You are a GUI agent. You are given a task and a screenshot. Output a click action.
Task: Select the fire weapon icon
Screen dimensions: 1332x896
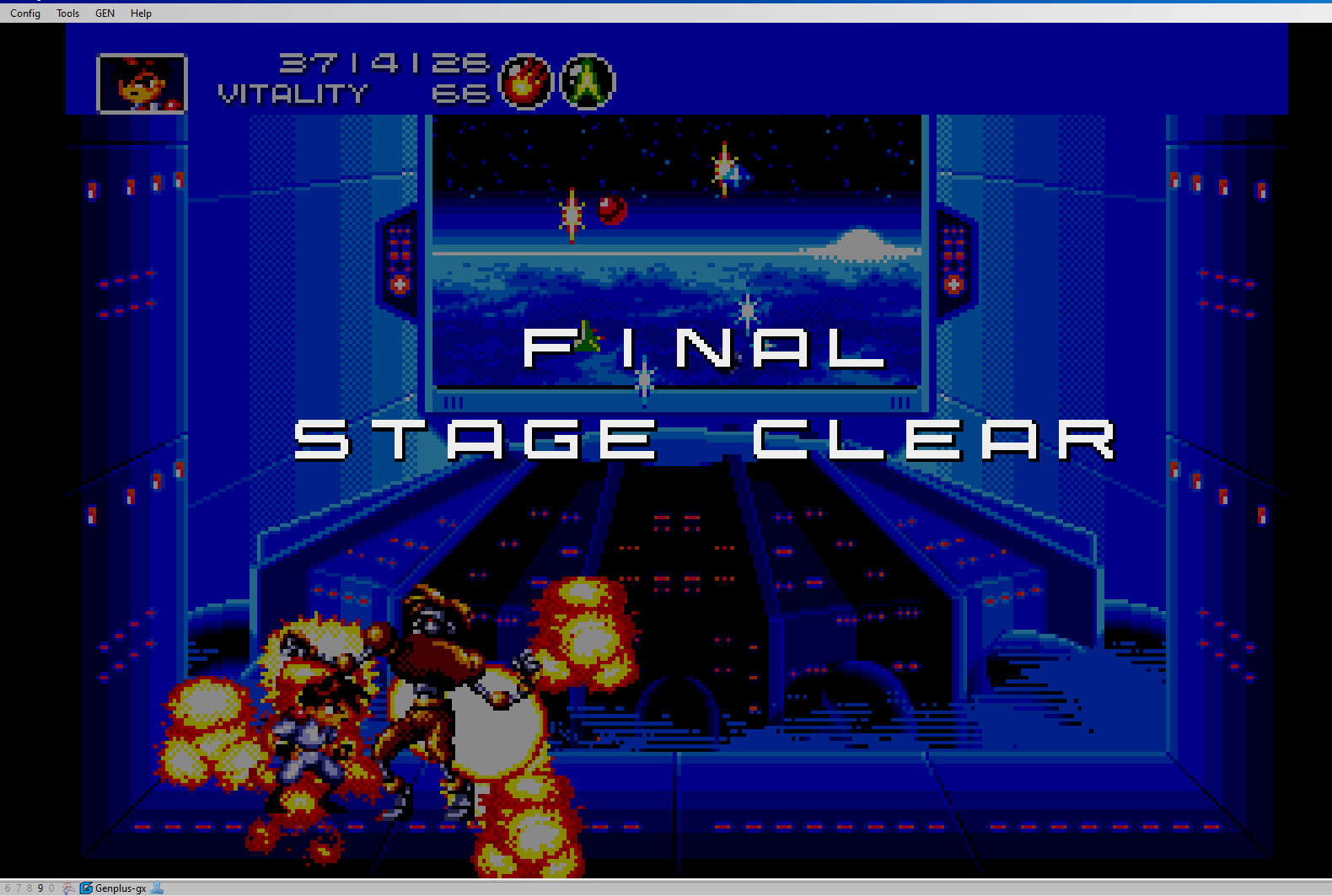(x=525, y=83)
